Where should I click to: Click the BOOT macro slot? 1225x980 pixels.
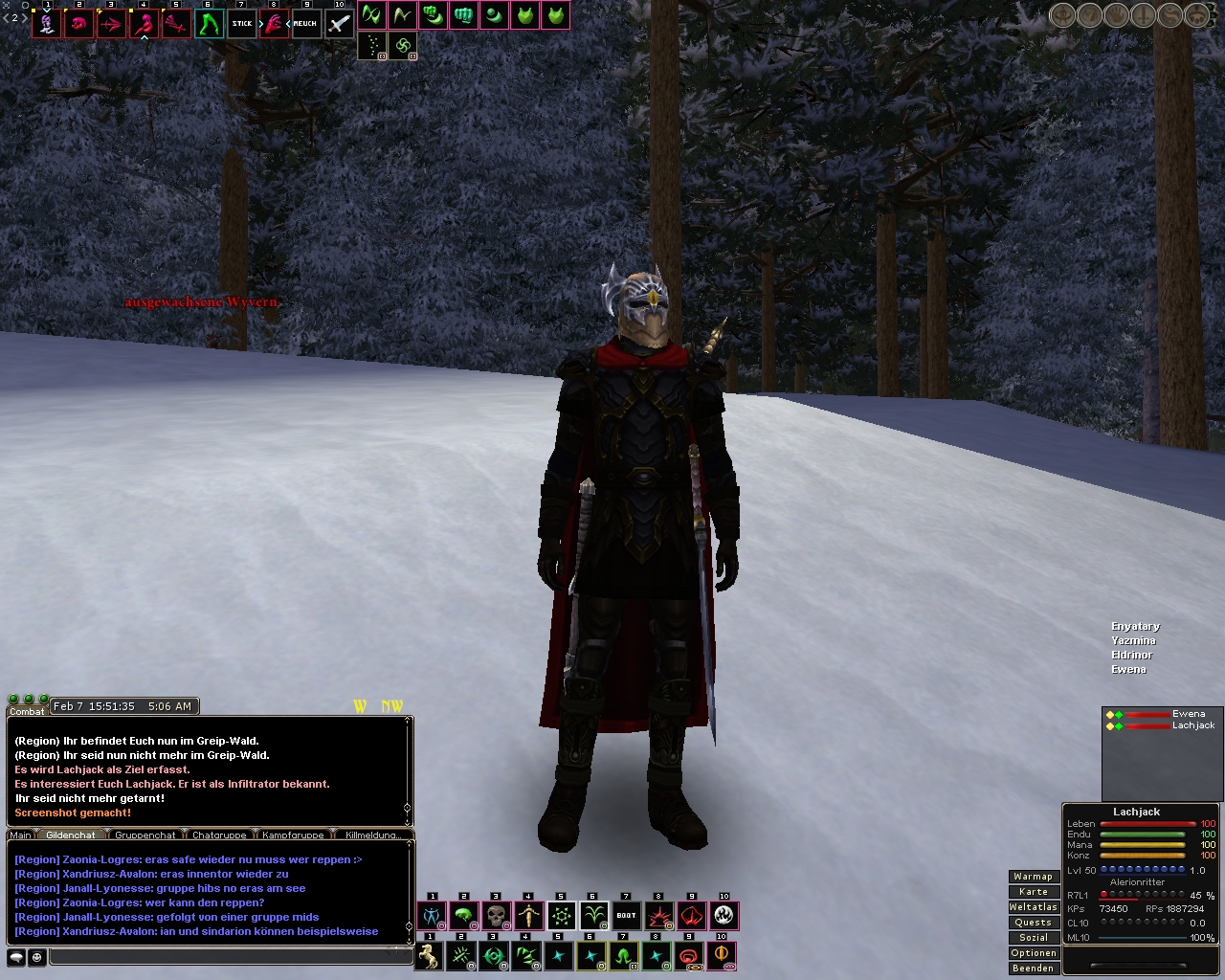pyautogui.click(x=626, y=916)
